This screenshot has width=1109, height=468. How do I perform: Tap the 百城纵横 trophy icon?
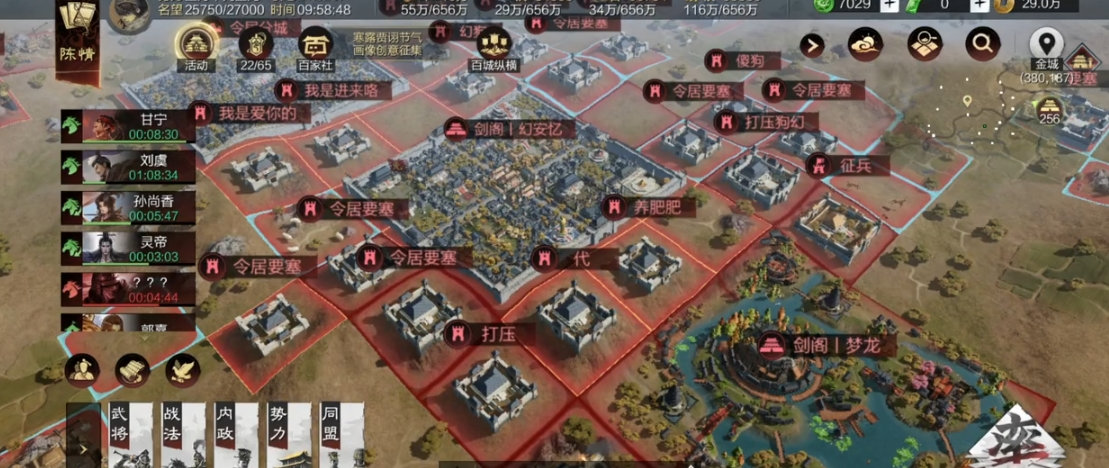[495, 45]
